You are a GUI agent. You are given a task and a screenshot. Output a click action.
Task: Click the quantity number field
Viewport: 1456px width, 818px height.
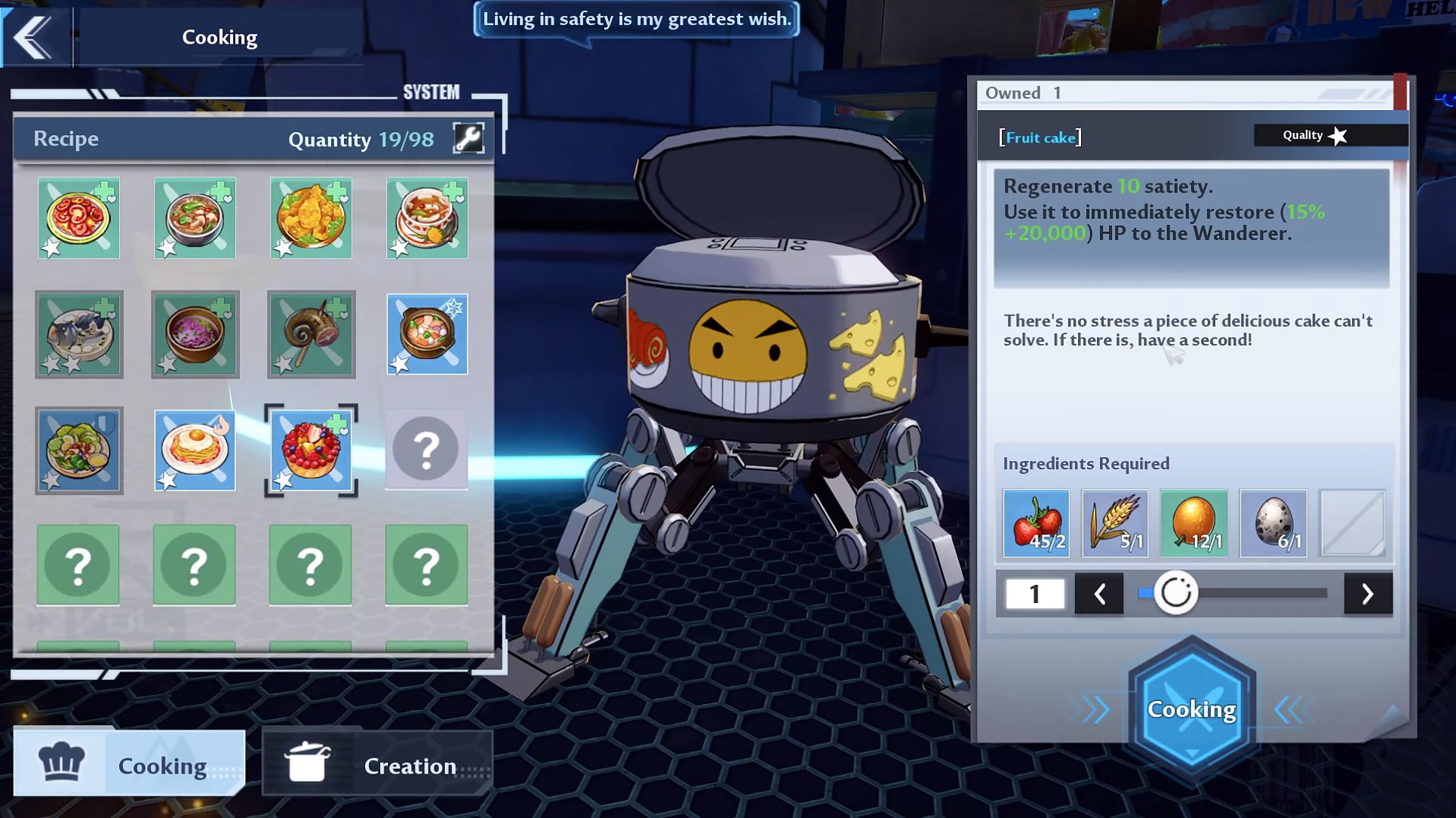1034,594
